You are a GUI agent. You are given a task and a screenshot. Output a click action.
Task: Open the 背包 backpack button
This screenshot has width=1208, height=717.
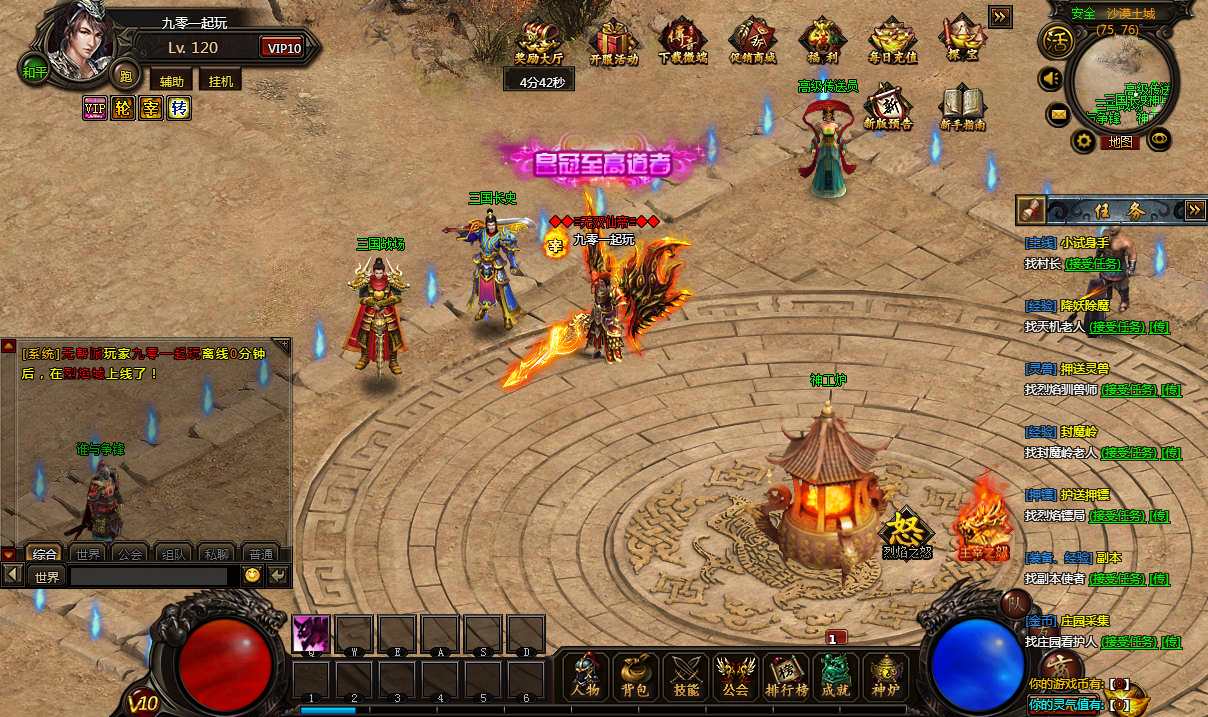click(x=636, y=675)
